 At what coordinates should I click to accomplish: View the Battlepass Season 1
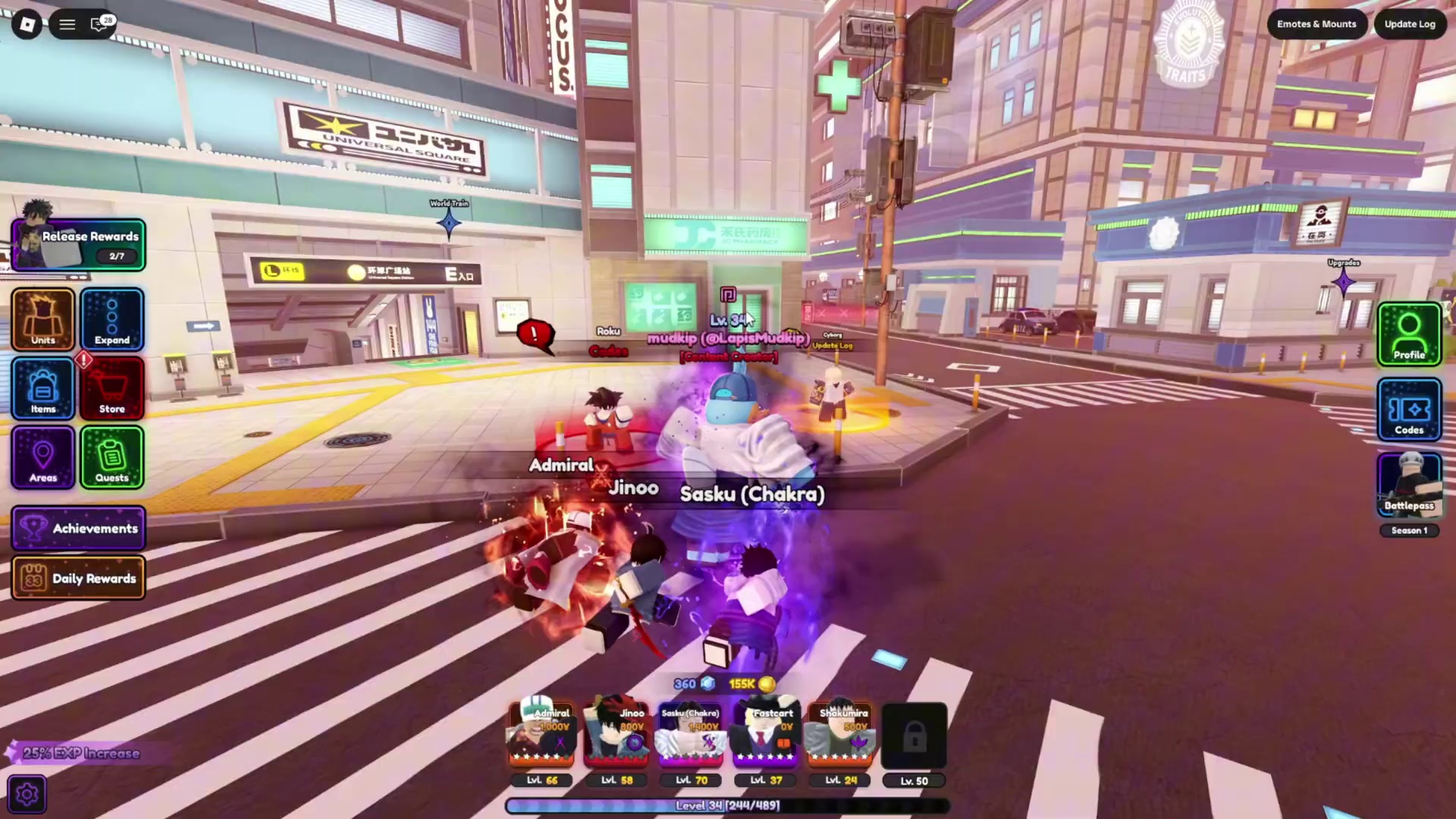point(1409,487)
